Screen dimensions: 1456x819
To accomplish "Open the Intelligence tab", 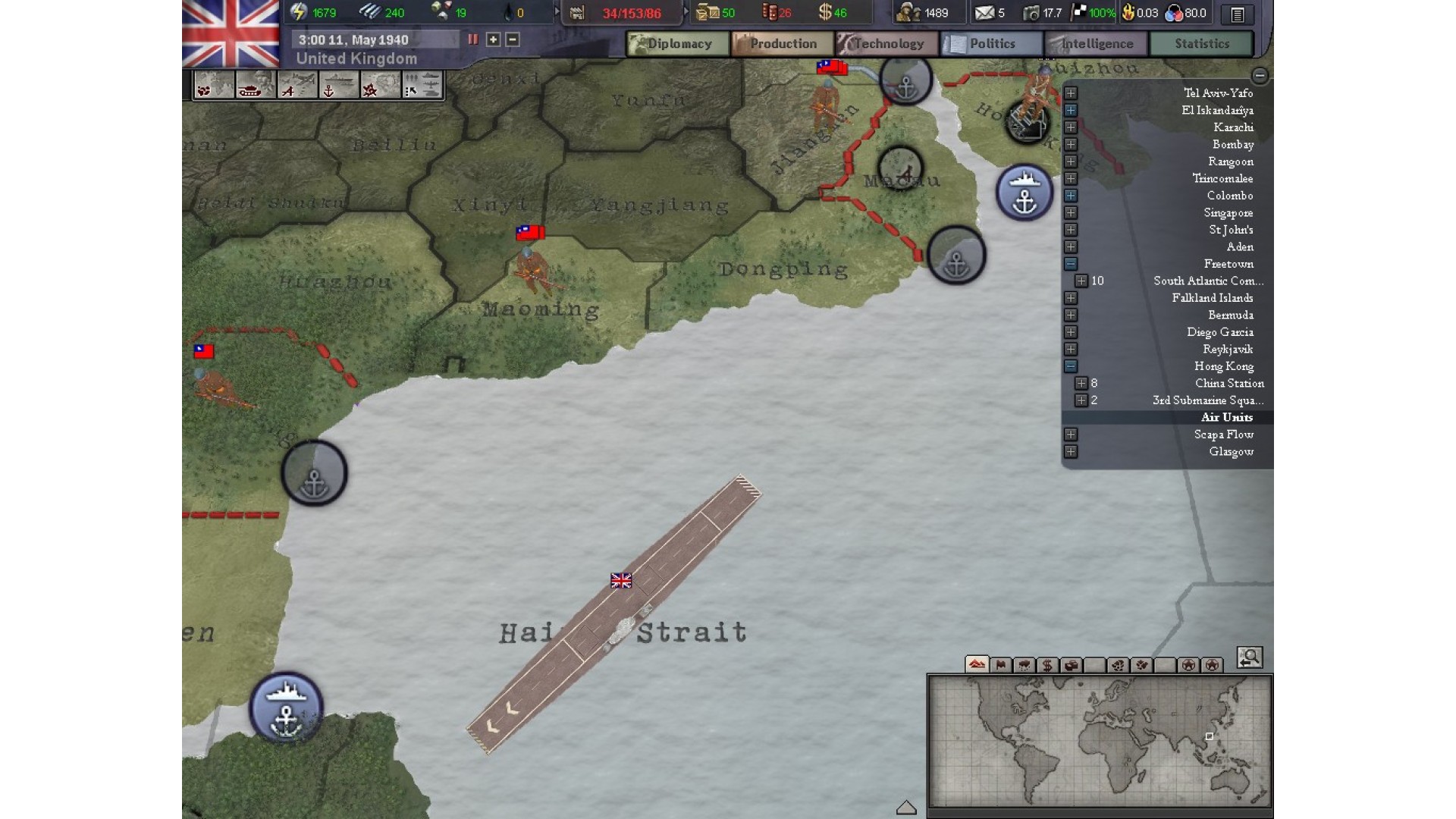I will (x=1097, y=44).
